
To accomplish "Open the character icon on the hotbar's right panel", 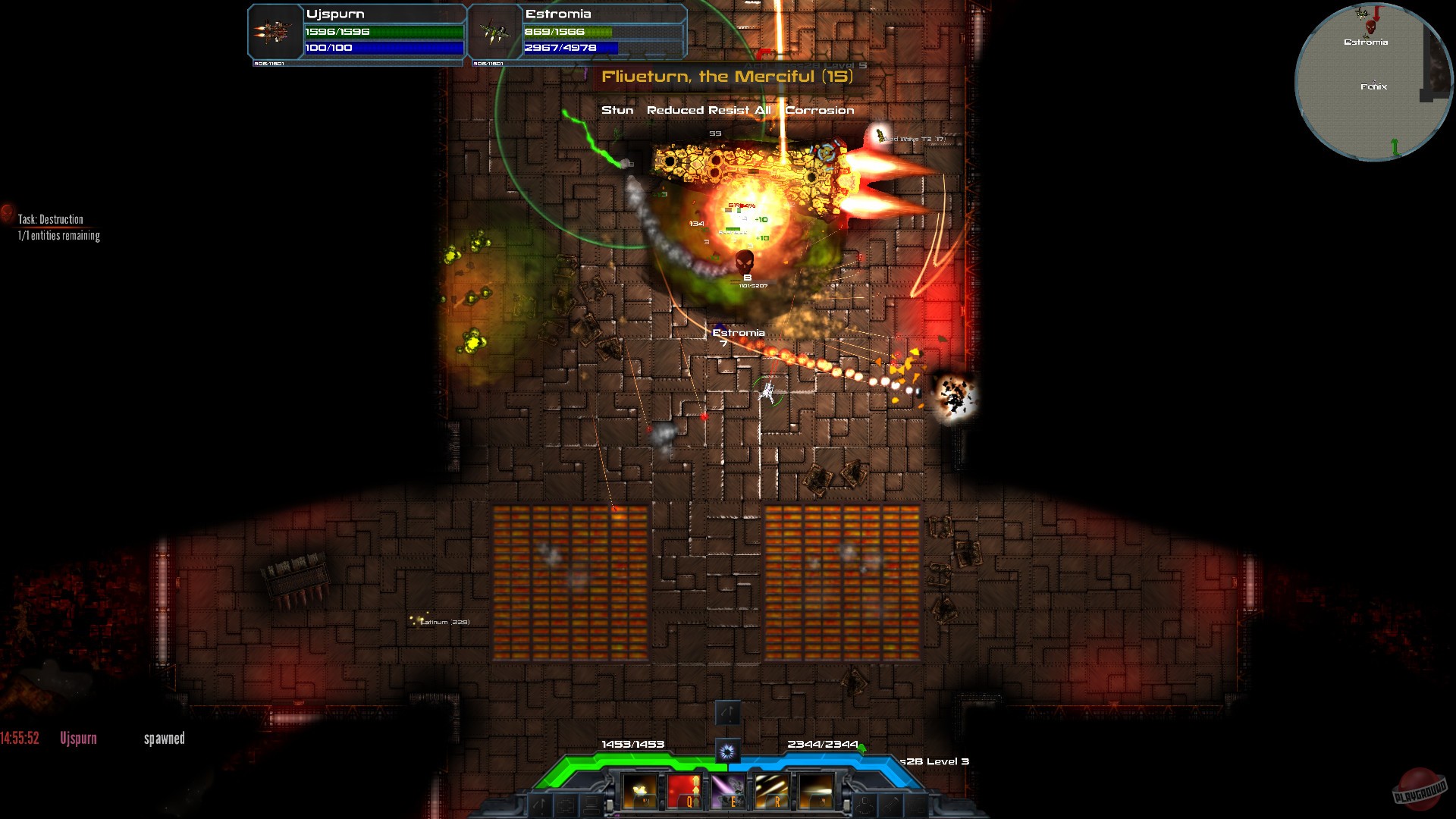I will [x=864, y=805].
